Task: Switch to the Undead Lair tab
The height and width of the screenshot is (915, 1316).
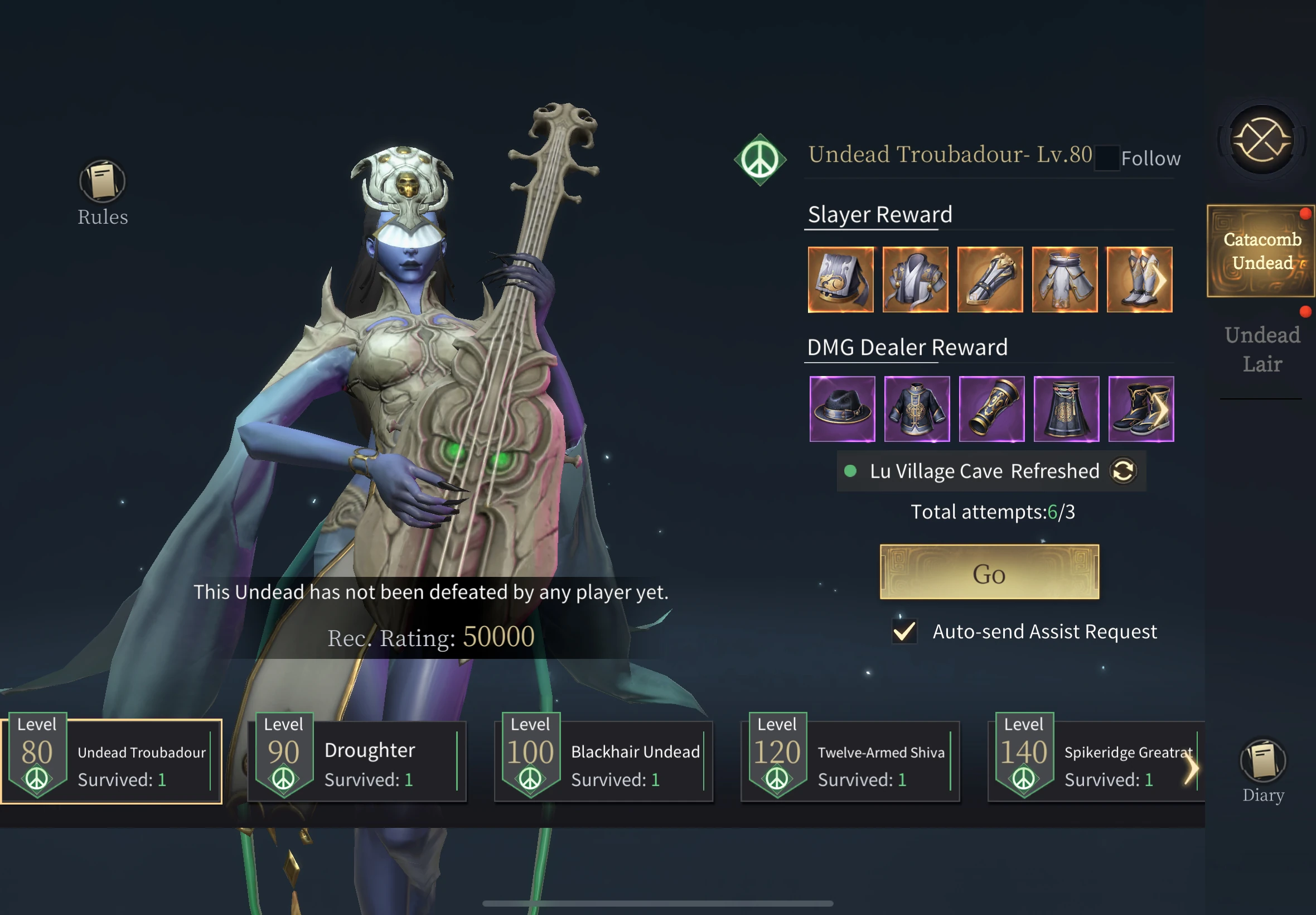Action: (1262, 349)
